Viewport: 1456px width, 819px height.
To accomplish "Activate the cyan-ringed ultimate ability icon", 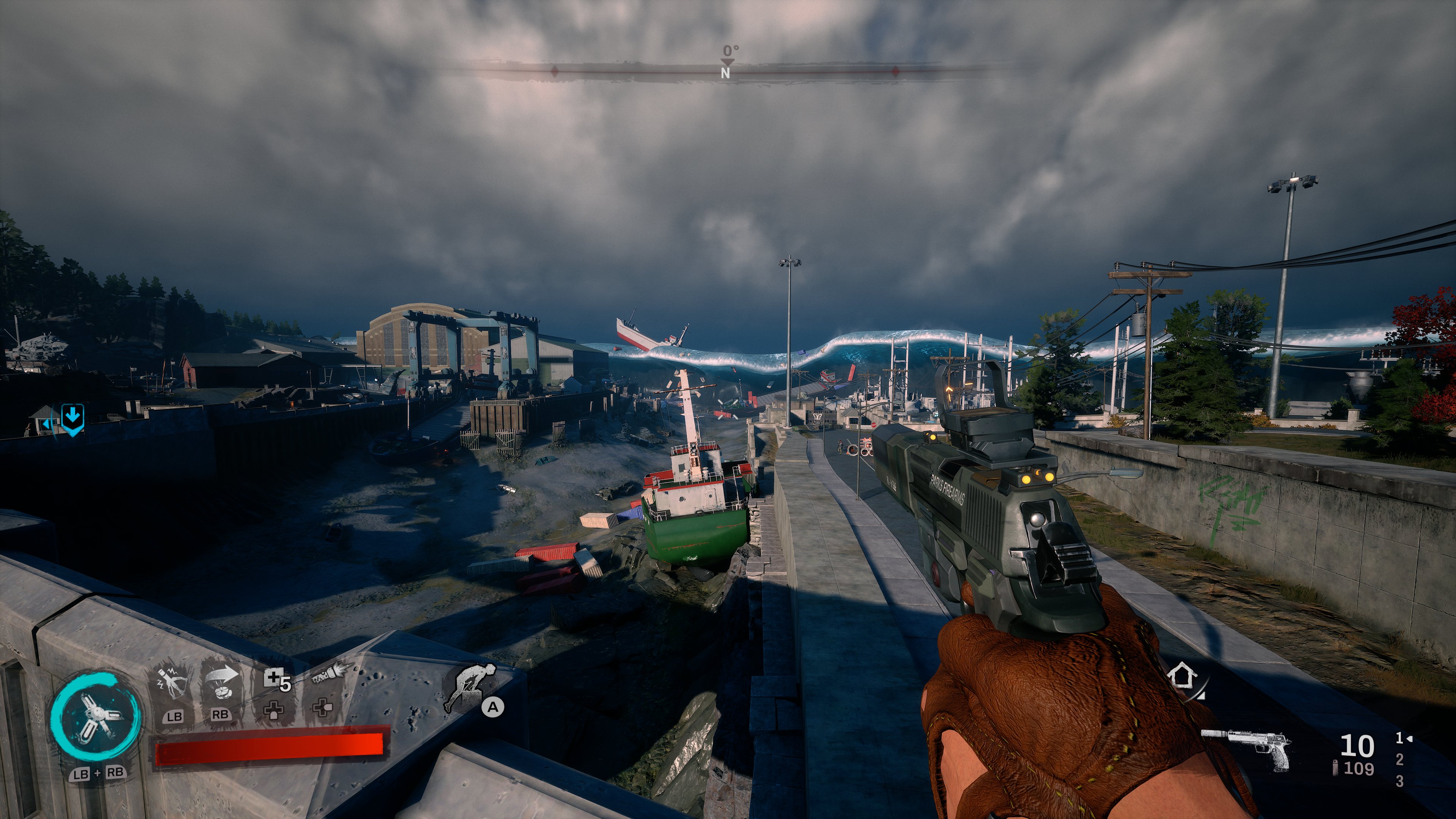I will click(95, 717).
